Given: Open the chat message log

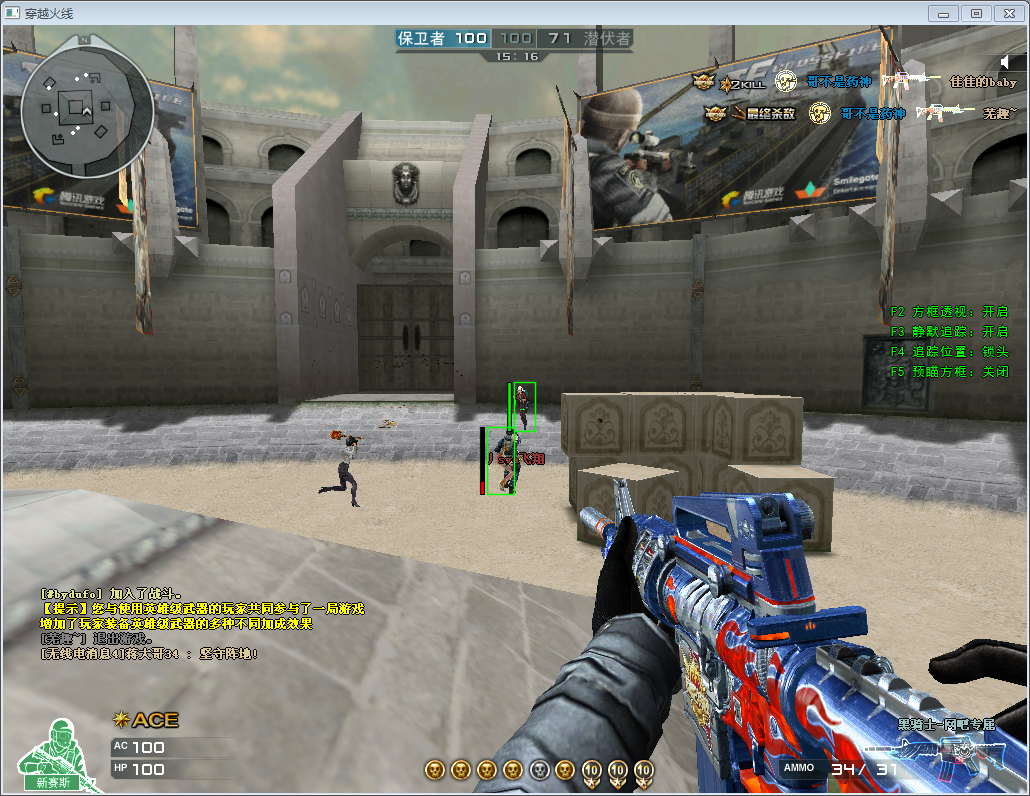Looking at the screenshot, I should click(x=200, y=623).
